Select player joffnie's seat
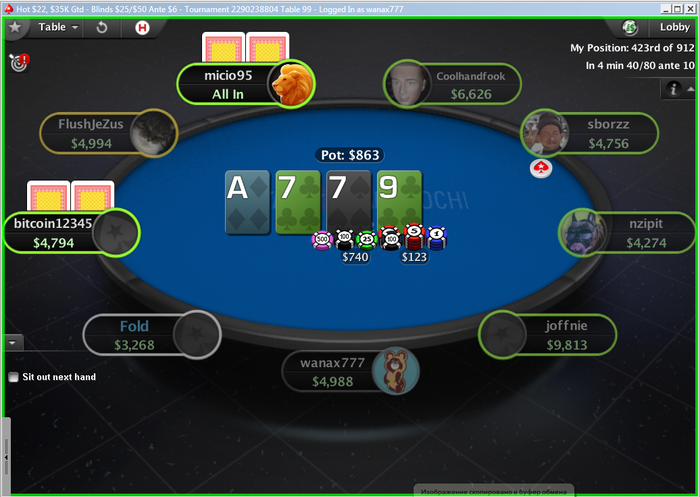 pyautogui.click(x=549, y=335)
